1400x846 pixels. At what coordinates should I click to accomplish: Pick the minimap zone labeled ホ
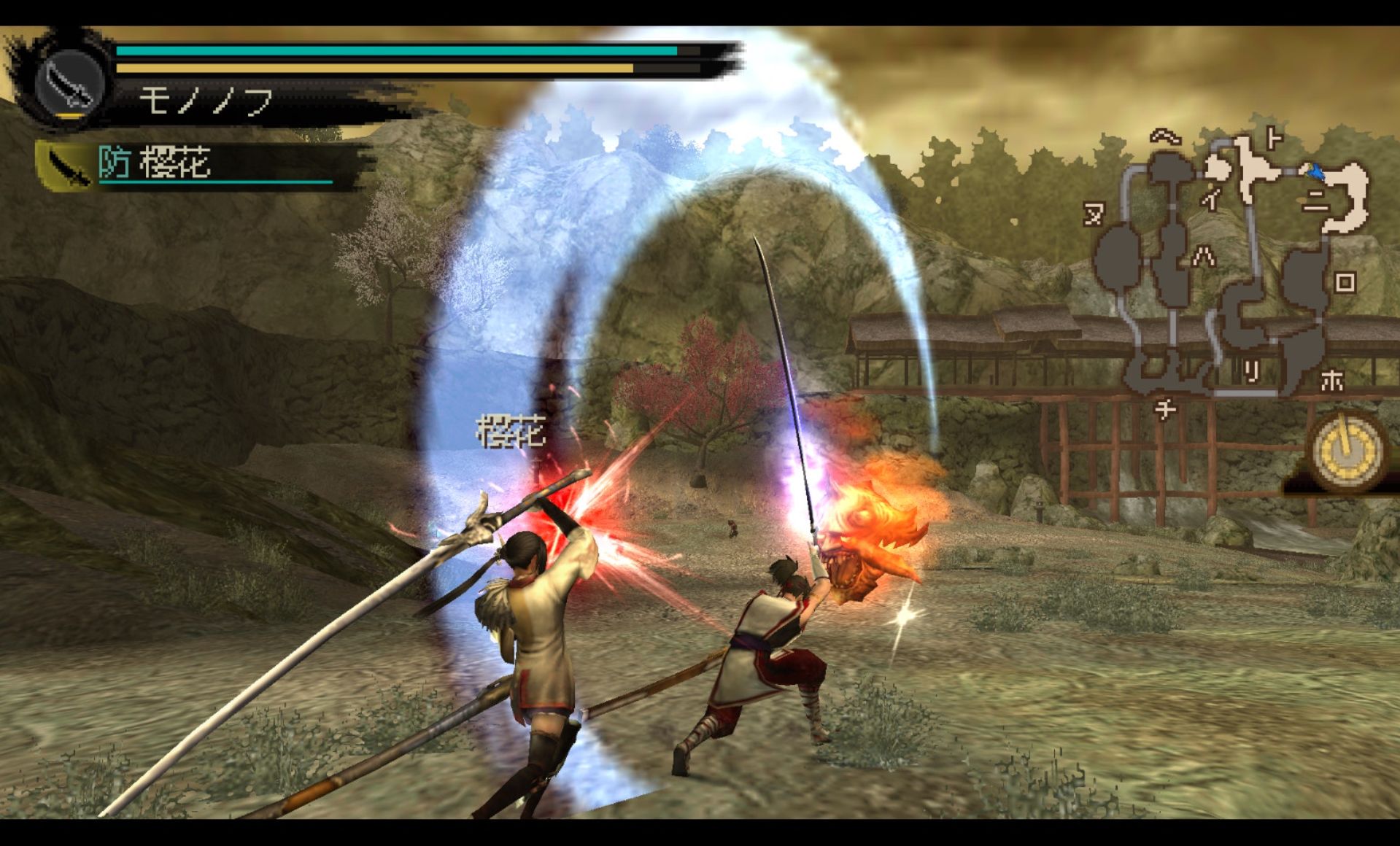tap(1332, 379)
